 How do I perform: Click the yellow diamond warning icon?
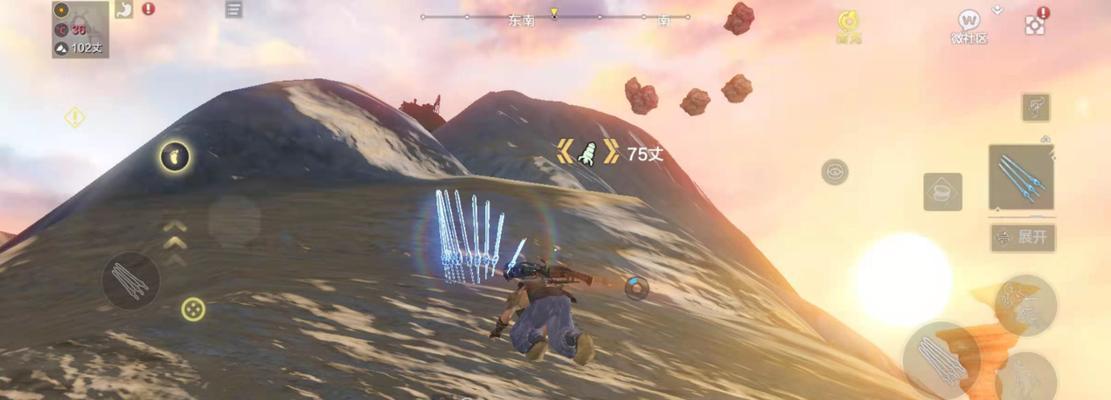pyautogui.click(x=75, y=118)
